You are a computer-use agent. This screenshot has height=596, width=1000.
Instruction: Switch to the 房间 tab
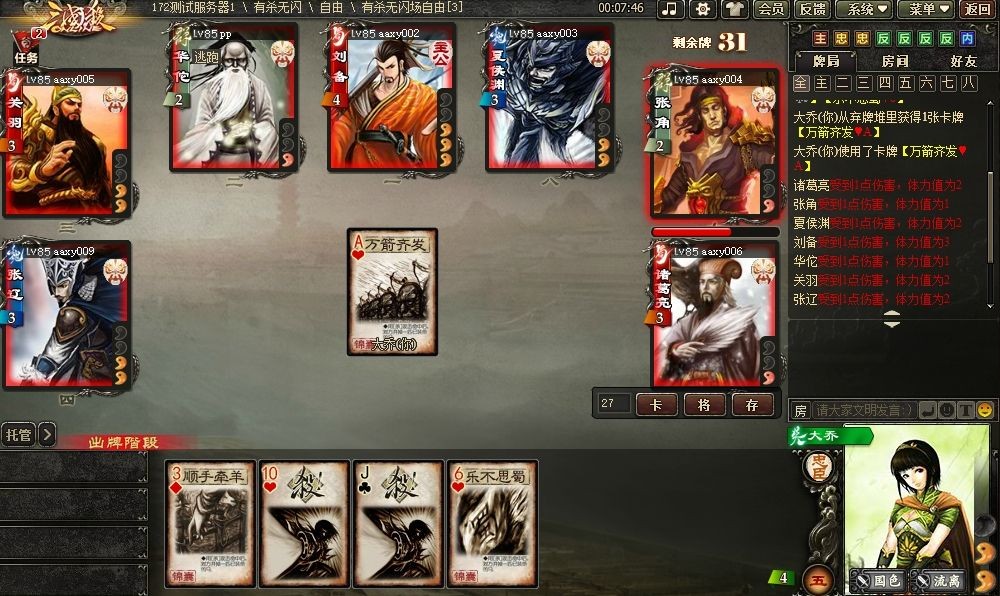tap(895, 61)
